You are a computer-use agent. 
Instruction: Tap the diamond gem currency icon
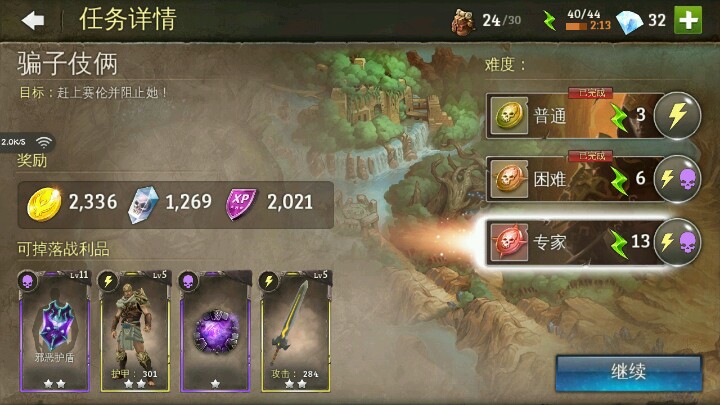[x=628, y=20]
